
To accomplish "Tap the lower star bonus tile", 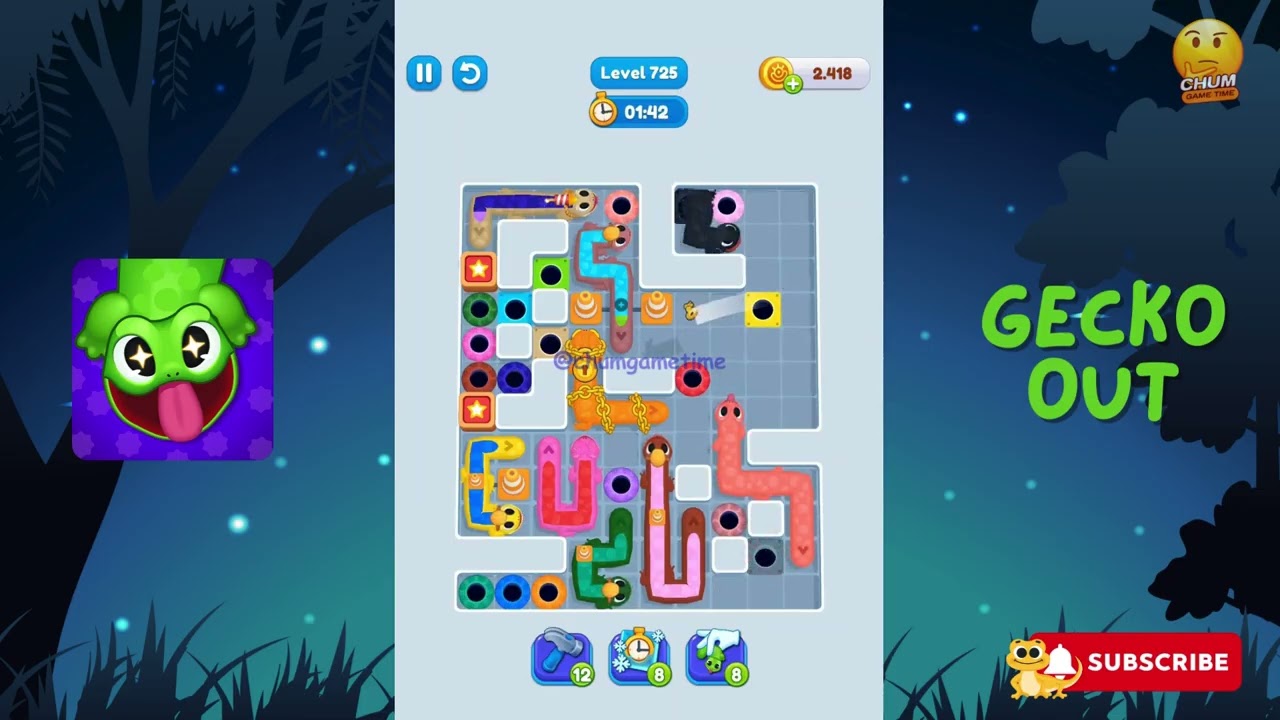I will tap(478, 408).
